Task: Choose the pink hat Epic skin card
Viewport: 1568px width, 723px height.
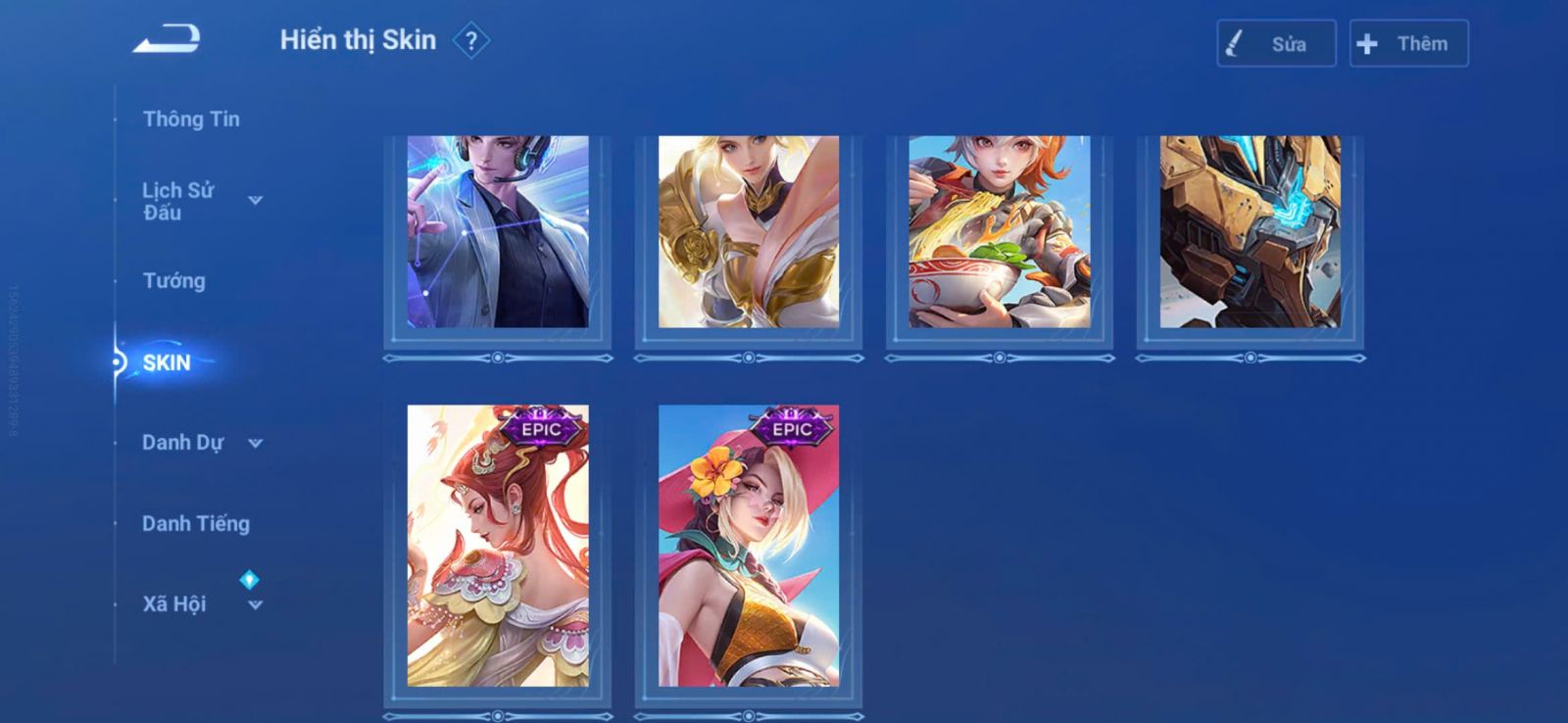Action: tap(749, 546)
